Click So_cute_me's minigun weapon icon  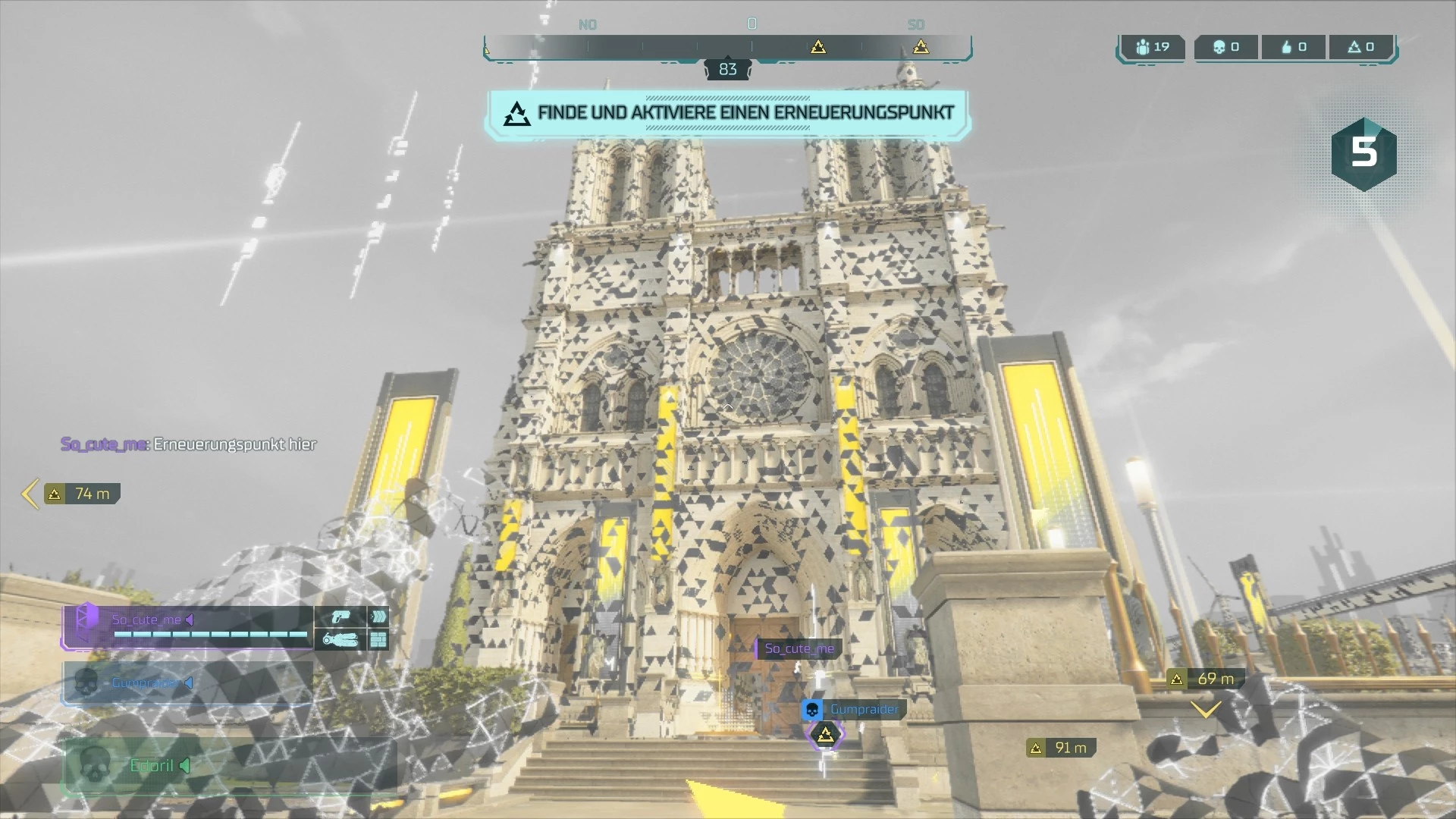[x=340, y=640]
